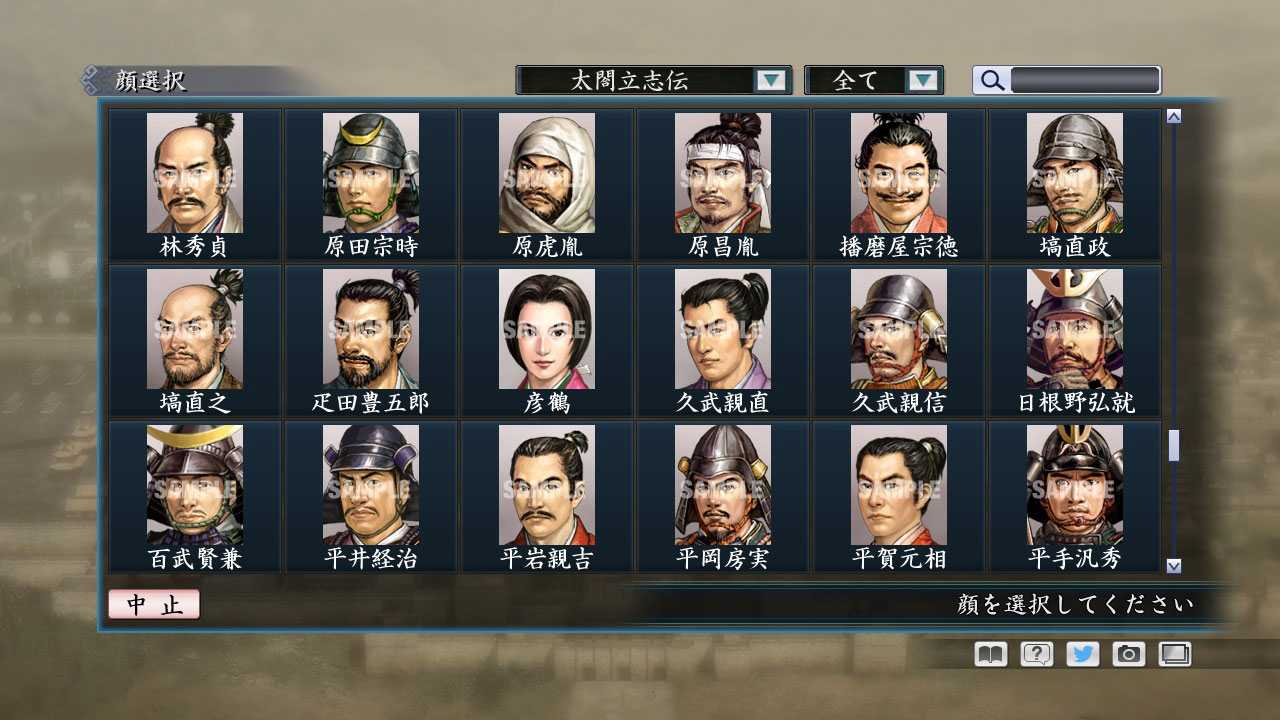Share via the Twitter bird icon

[x=1081, y=653]
